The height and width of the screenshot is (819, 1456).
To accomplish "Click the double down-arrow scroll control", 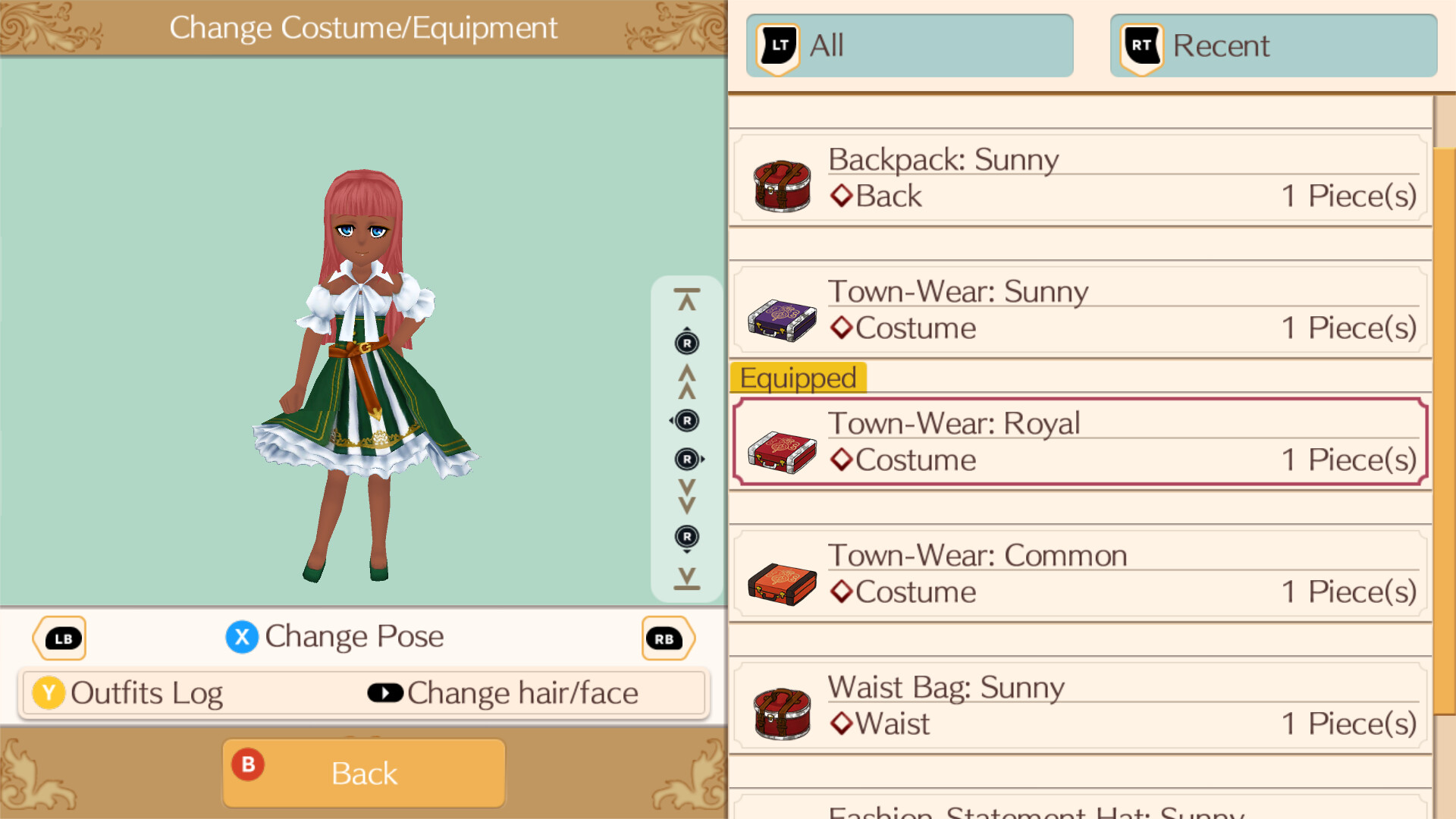I will coord(686,497).
